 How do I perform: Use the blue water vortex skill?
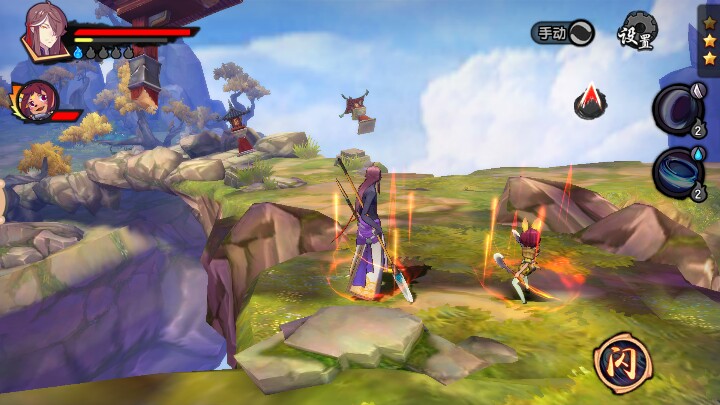click(x=678, y=171)
